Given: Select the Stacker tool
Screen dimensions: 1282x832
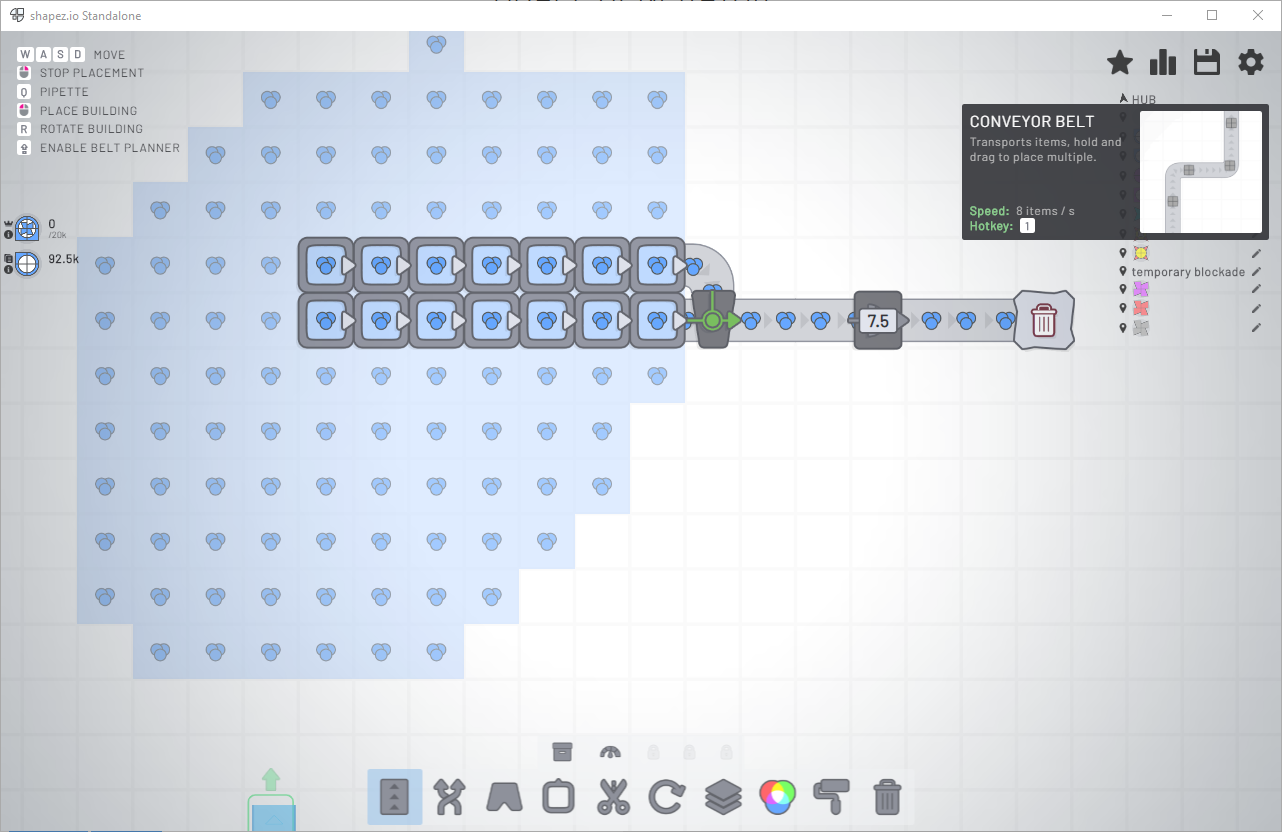Looking at the screenshot, I should tap(722, 797).
